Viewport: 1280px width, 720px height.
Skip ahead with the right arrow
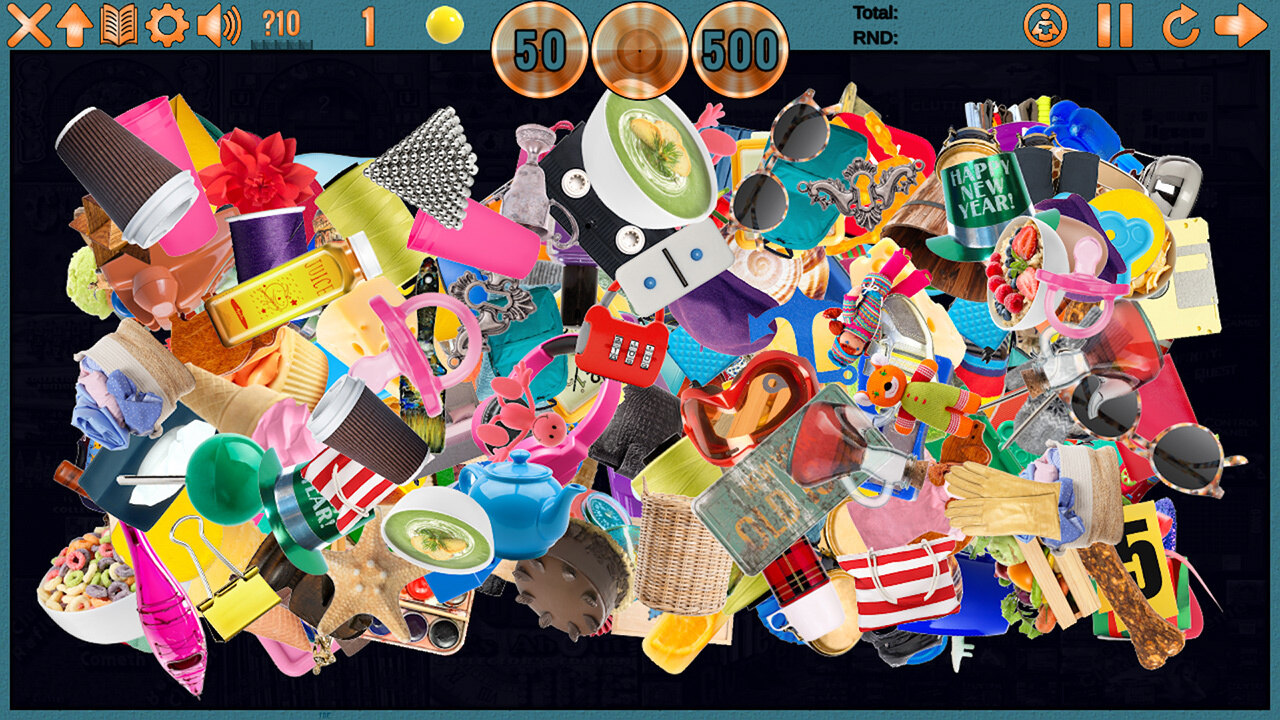click(1240, 25)
